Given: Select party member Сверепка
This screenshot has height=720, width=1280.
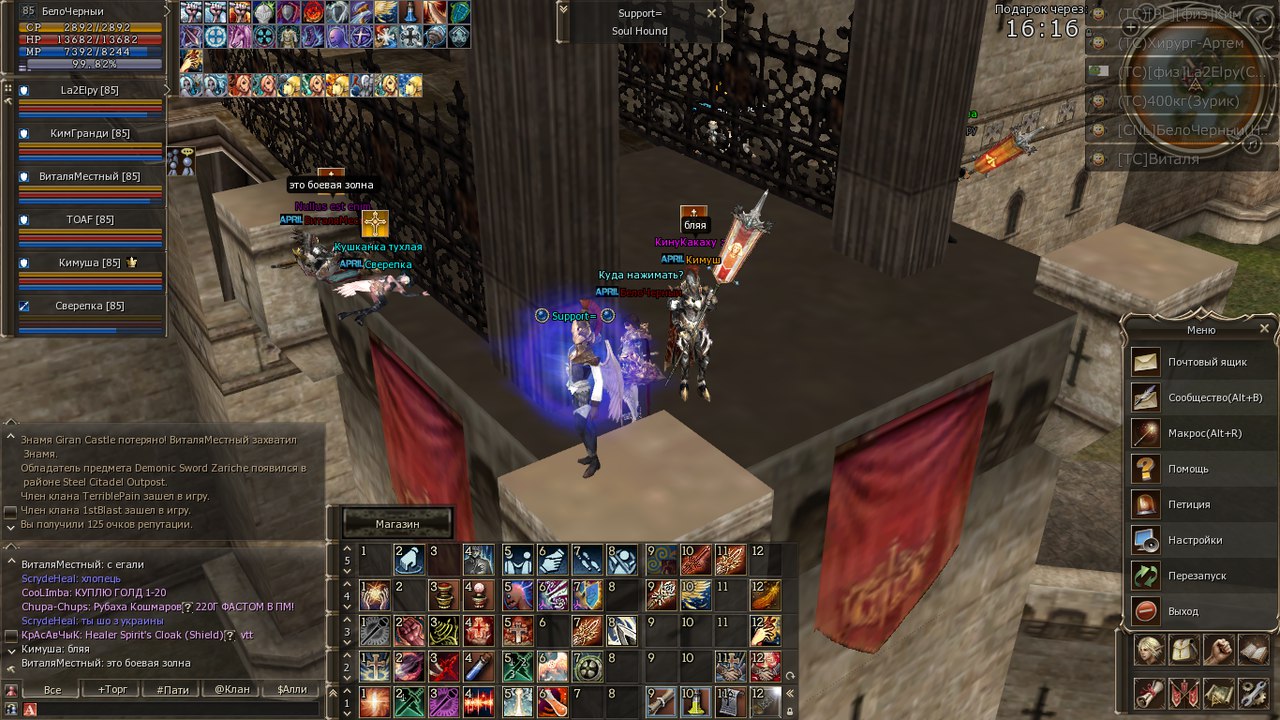Looking at the screenshot, I should pyautogui.click(x=89, y=306).
